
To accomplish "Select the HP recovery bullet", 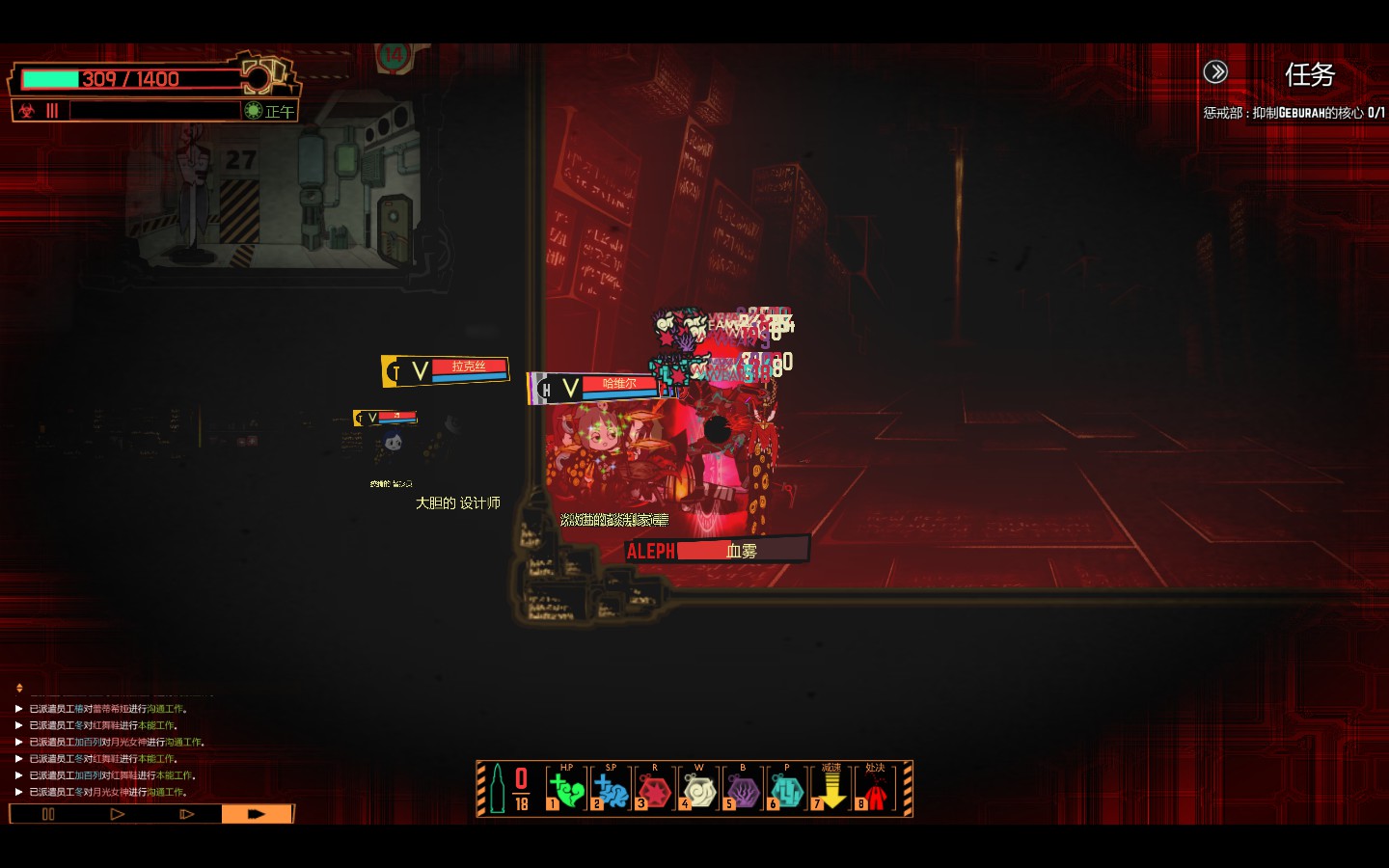I will click(x=567, y=790).
